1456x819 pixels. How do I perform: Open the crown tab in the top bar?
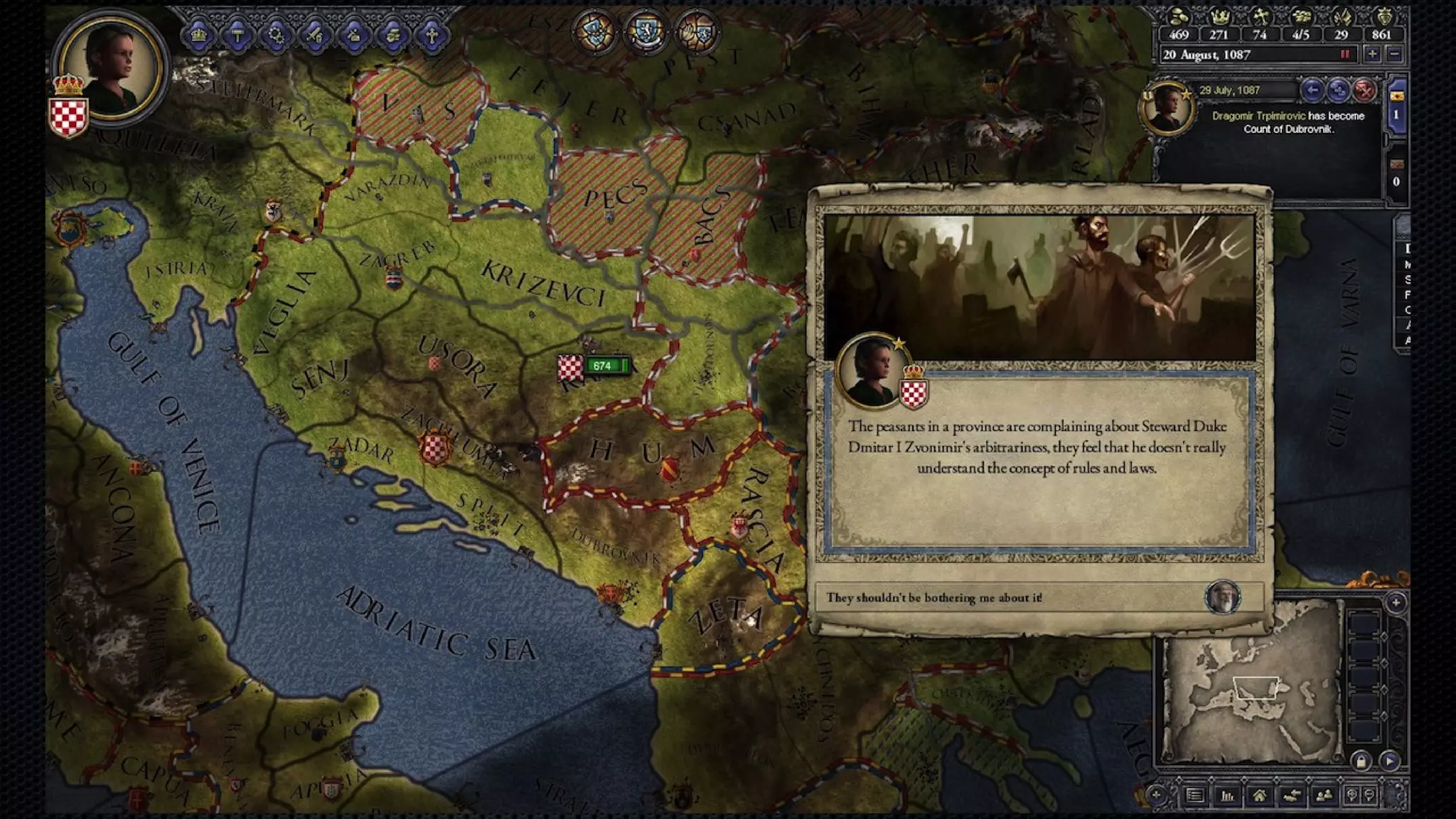[x=199, y=35]
